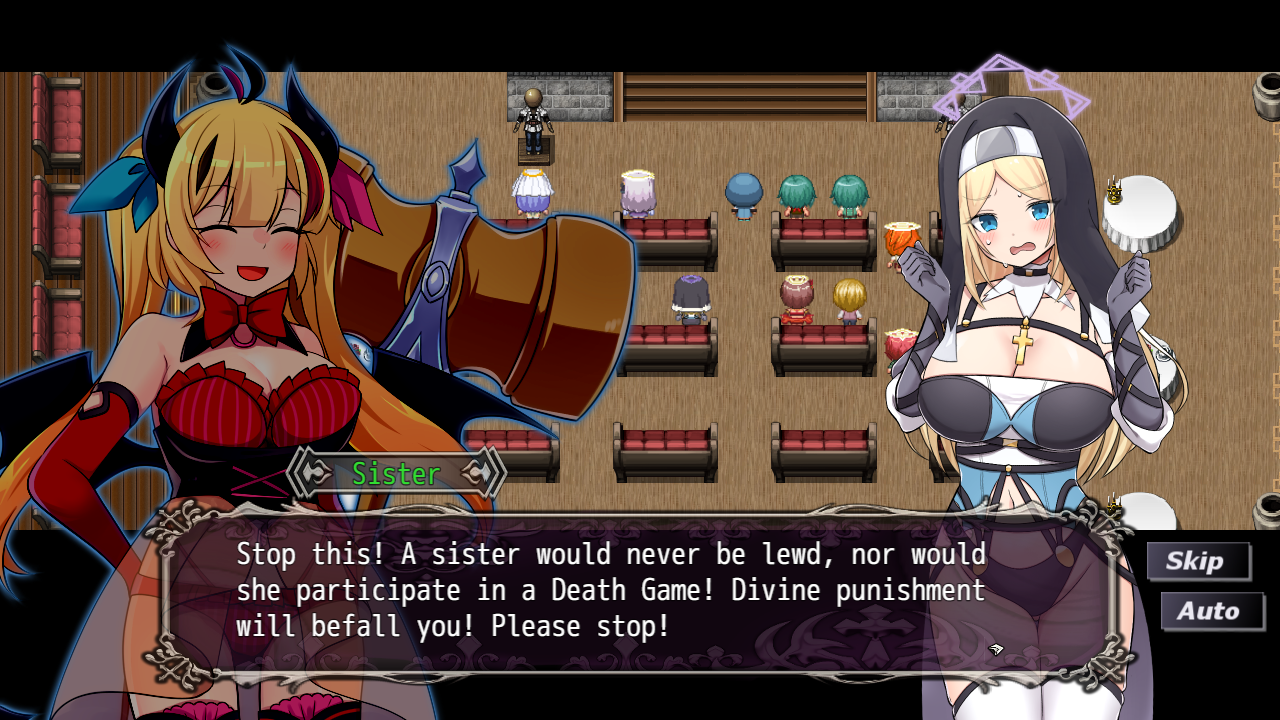
Task: Advance the Sister's dialogue text box
Action: pos(640,592)
